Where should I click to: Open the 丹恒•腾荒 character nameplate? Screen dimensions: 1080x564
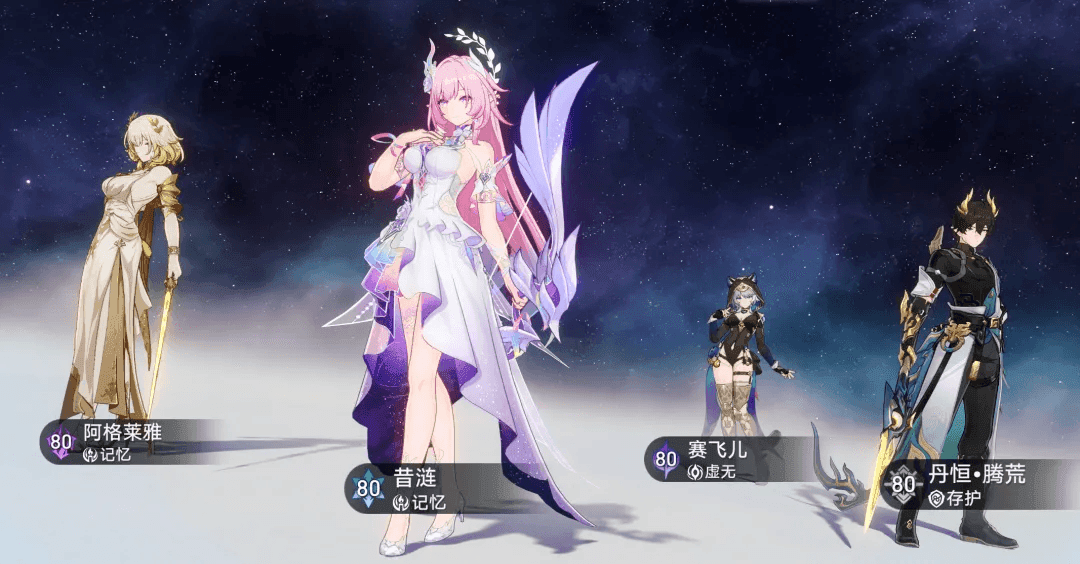(960, 484)
